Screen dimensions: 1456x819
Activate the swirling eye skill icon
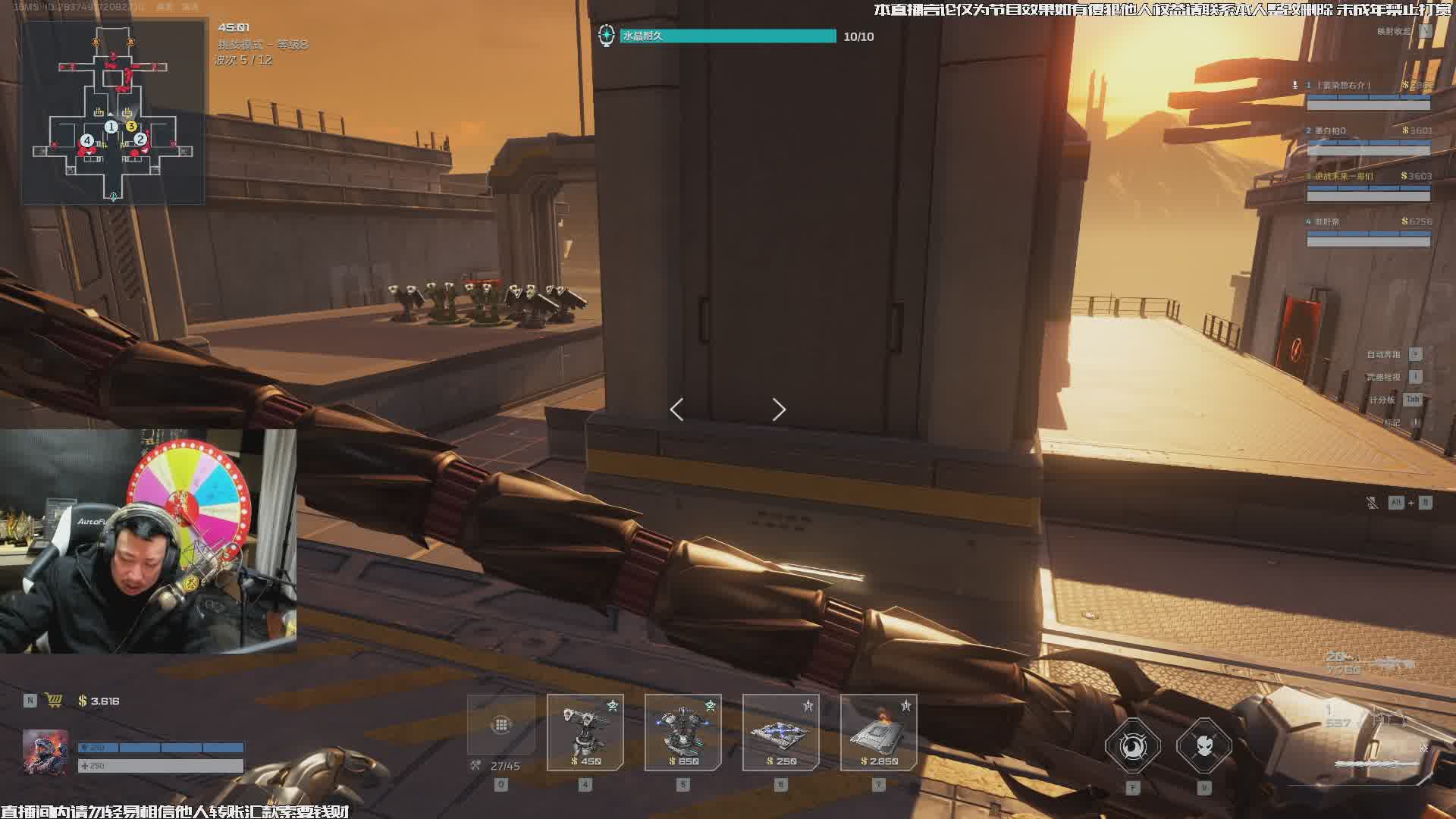[1133, 746]
